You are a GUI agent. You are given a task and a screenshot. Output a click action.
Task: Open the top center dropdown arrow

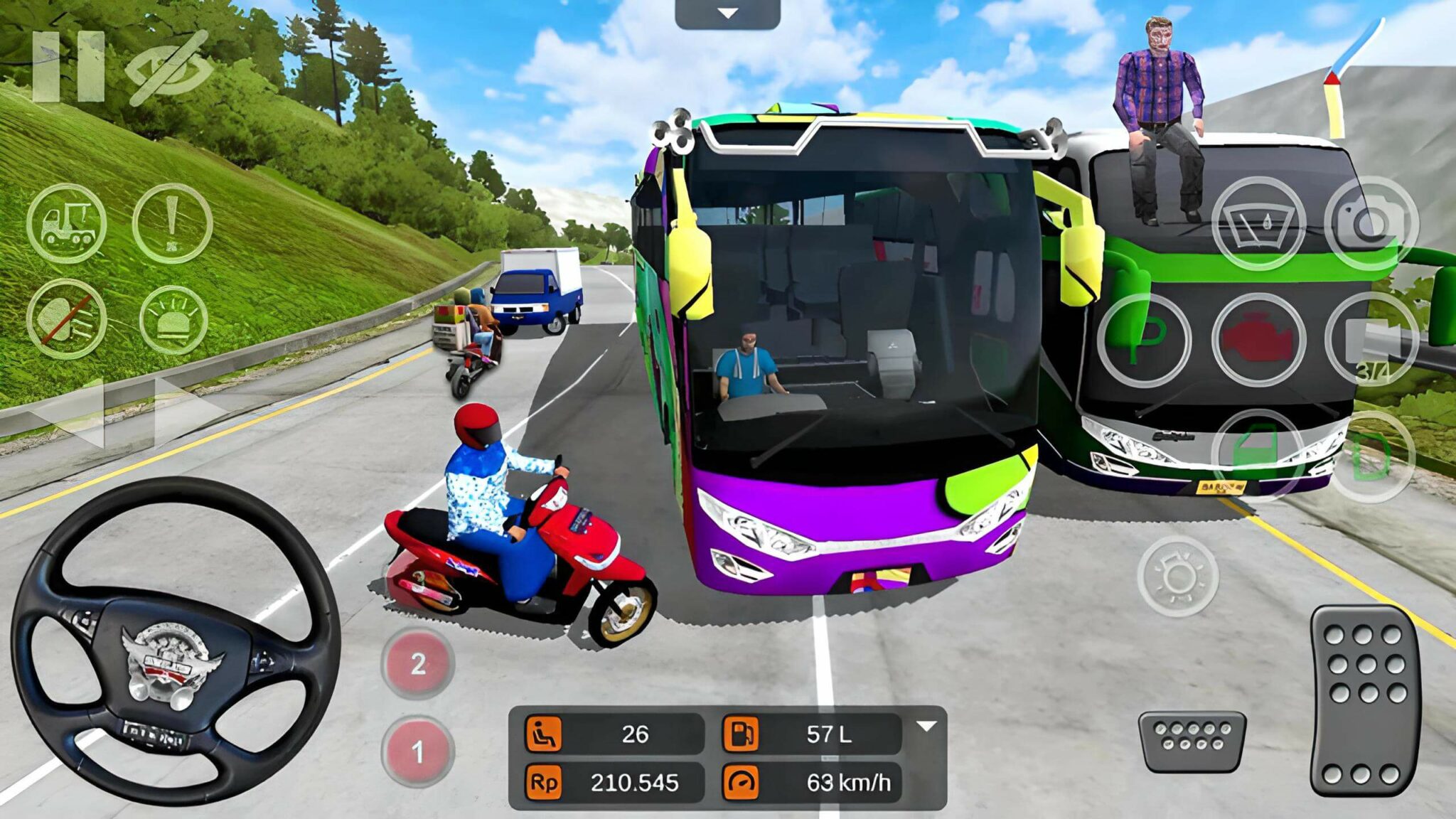pyautogui.click(x=727, y=11)
